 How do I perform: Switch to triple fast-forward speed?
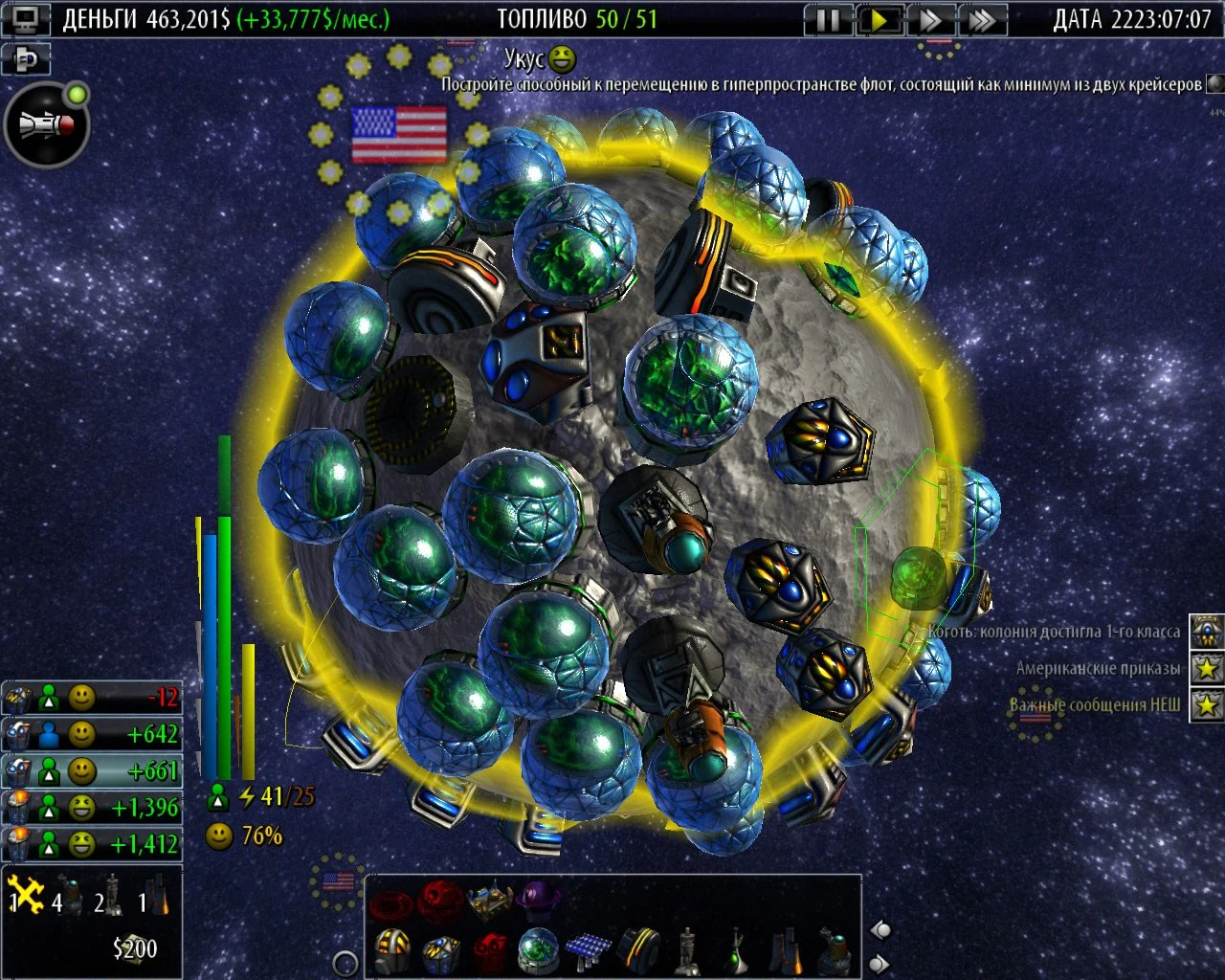click(x=980, y=19)
